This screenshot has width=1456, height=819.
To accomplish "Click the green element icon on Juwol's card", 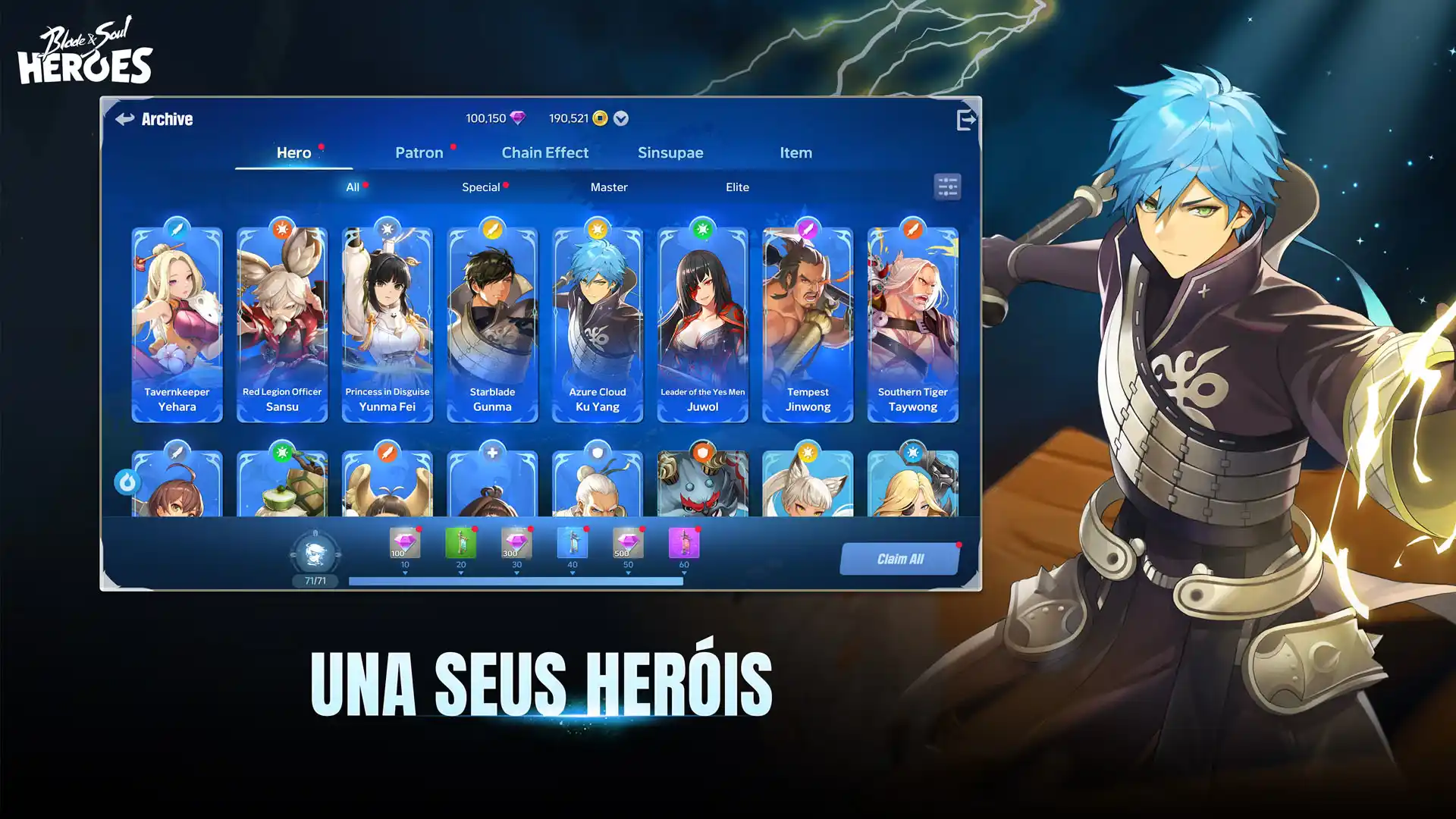I will 702,228.
